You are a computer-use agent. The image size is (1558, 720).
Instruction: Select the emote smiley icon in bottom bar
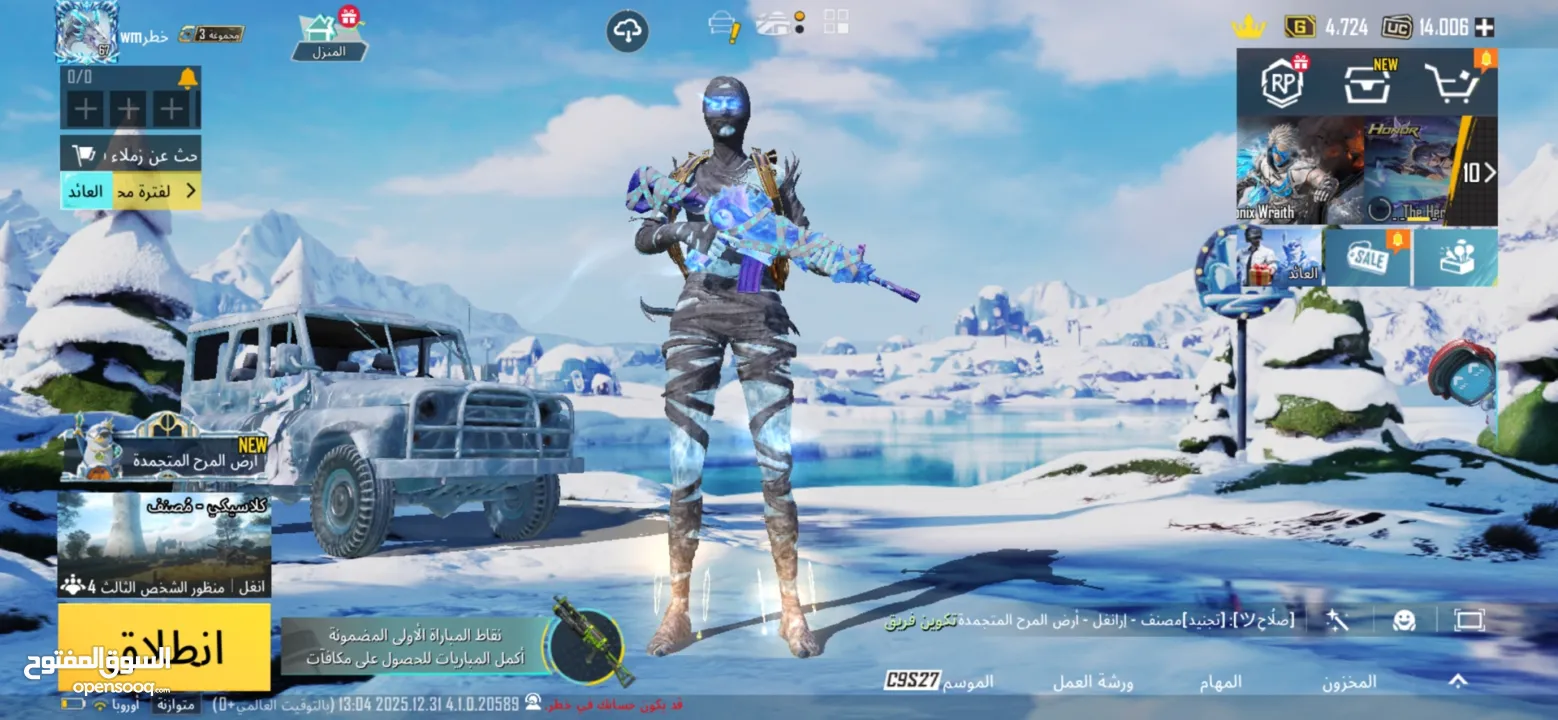[x=1404, y=621]
